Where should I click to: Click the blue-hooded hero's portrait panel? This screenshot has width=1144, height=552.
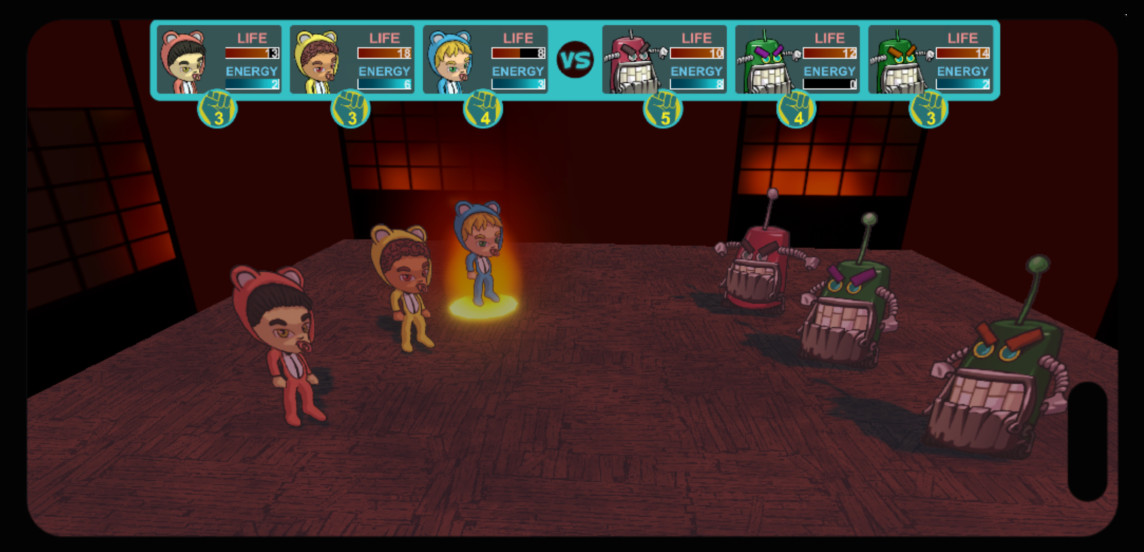tap(485, 60)
